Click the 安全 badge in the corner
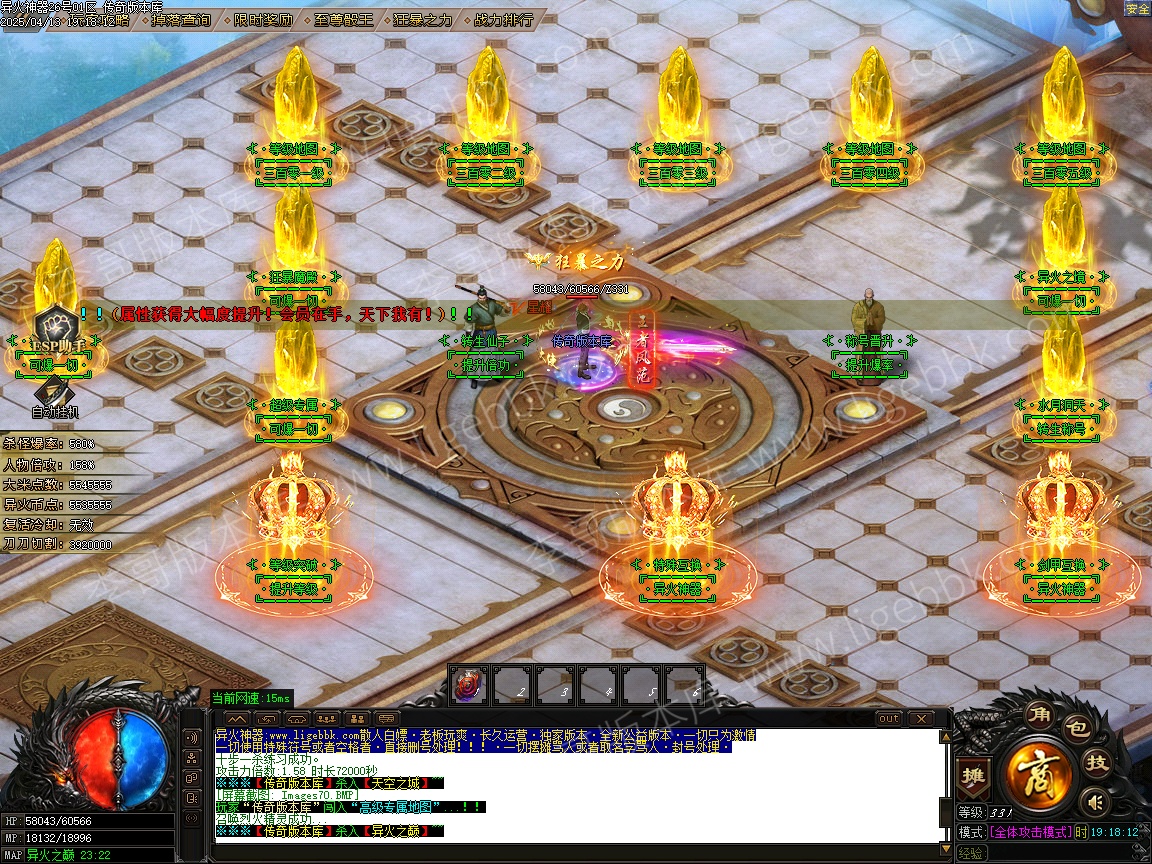 (x=1138, y=9)
